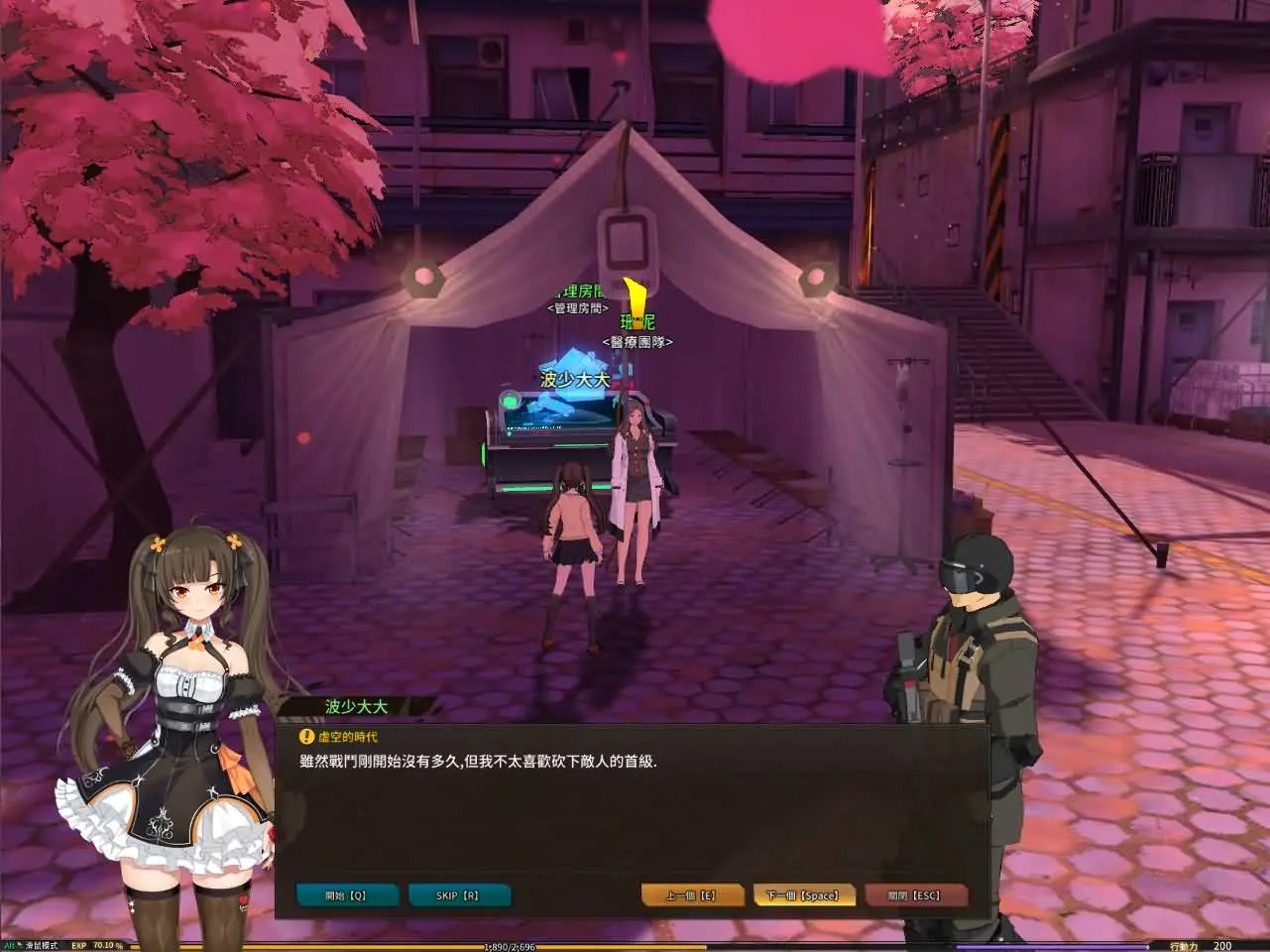Viewport: 1270px width, 952px height.
Task: Click the green medical icon on the healing machine
Action: pos(512,399)
